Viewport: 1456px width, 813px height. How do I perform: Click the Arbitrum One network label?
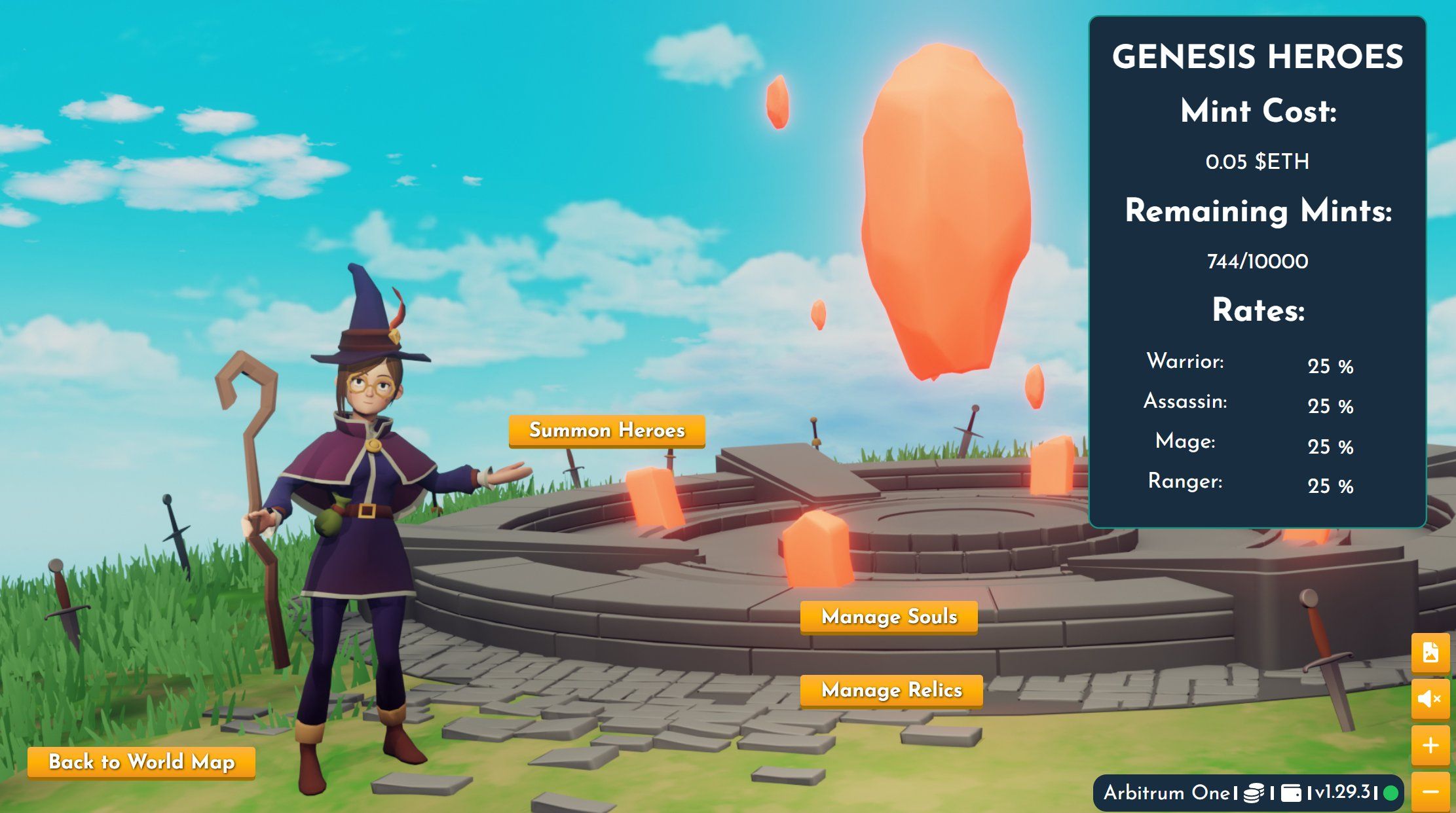1166,793
